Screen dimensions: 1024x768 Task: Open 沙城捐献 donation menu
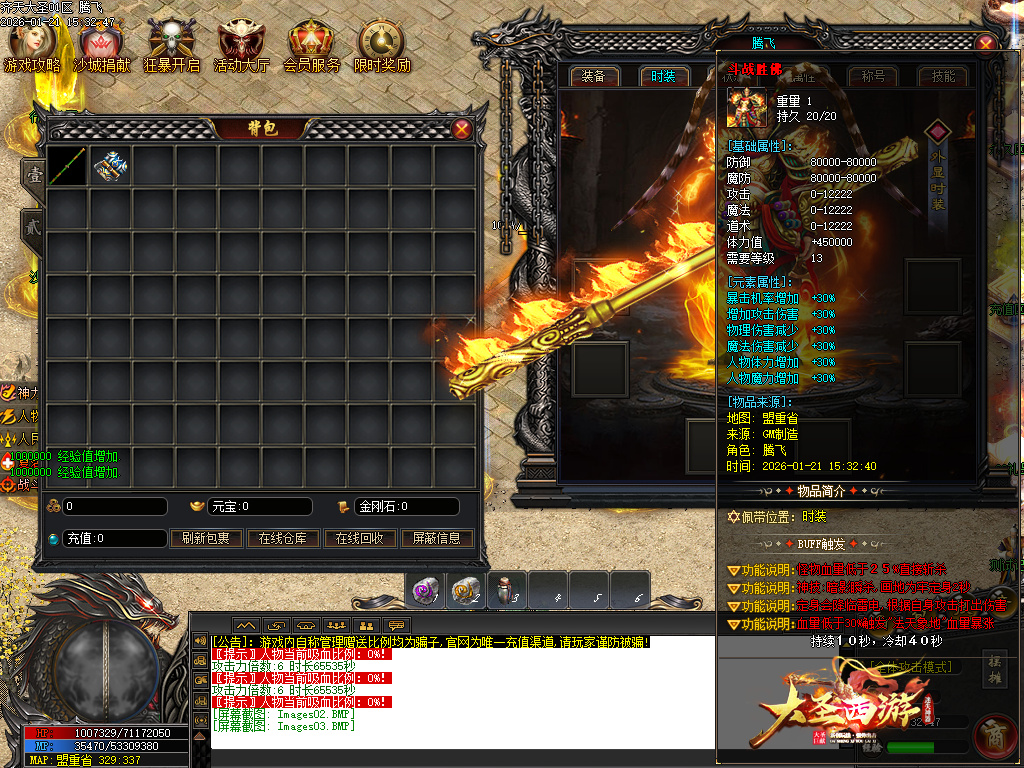pos(101,45)
